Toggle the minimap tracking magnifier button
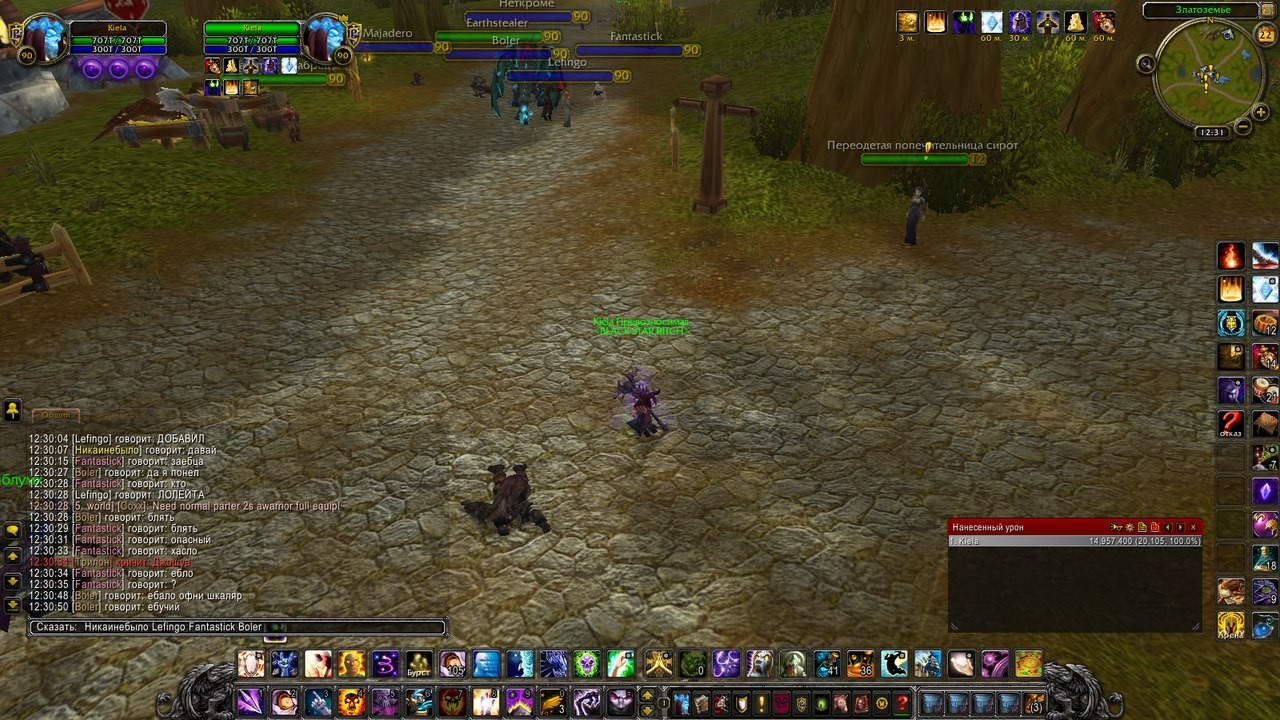1280x720 pixels. pos(1146,64)
